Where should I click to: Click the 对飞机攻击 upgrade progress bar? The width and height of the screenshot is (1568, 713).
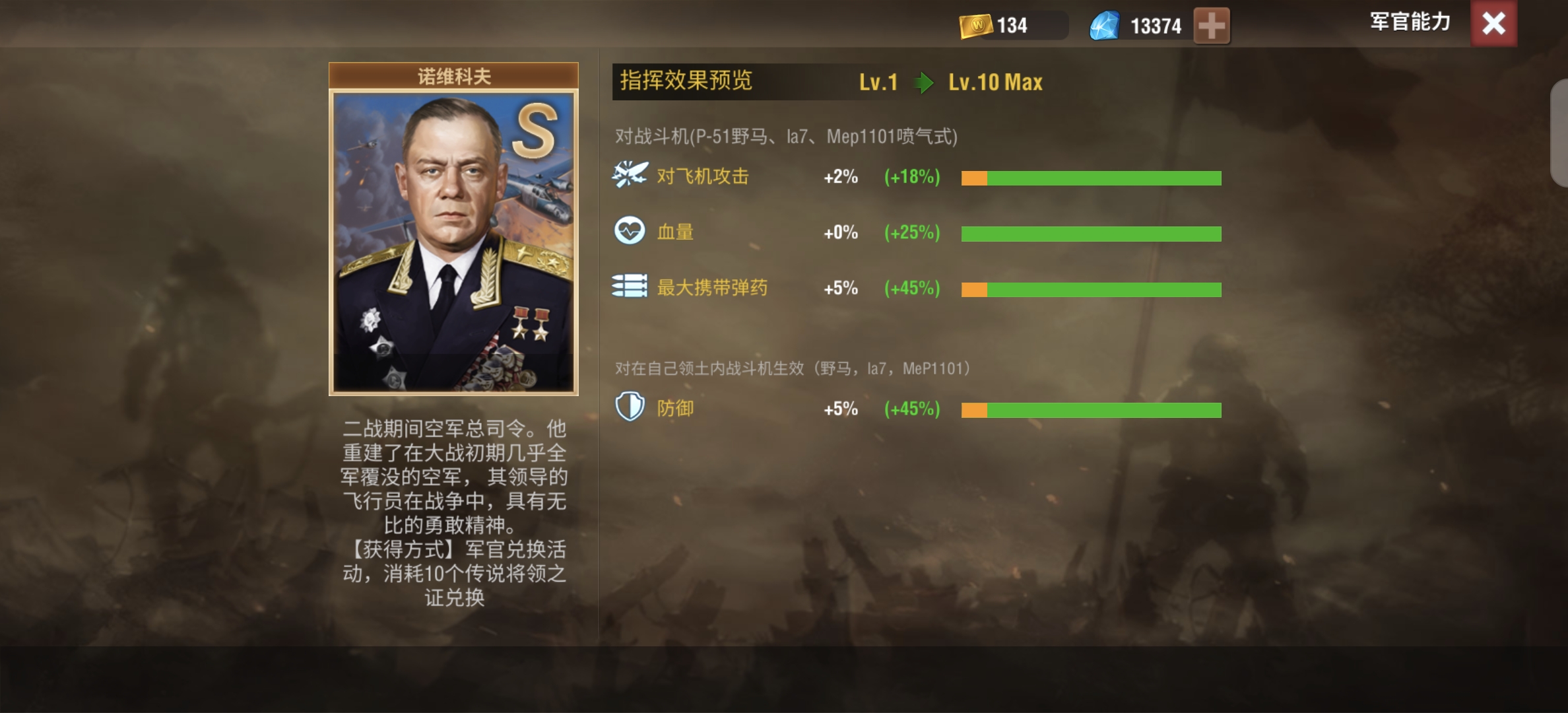pos(1092,177)
